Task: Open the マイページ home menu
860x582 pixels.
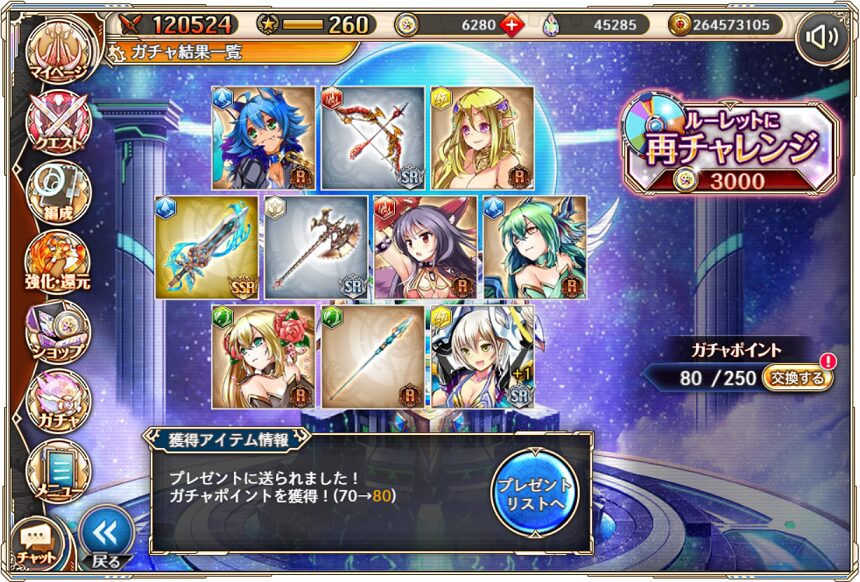Action: [x=57, y=57]
